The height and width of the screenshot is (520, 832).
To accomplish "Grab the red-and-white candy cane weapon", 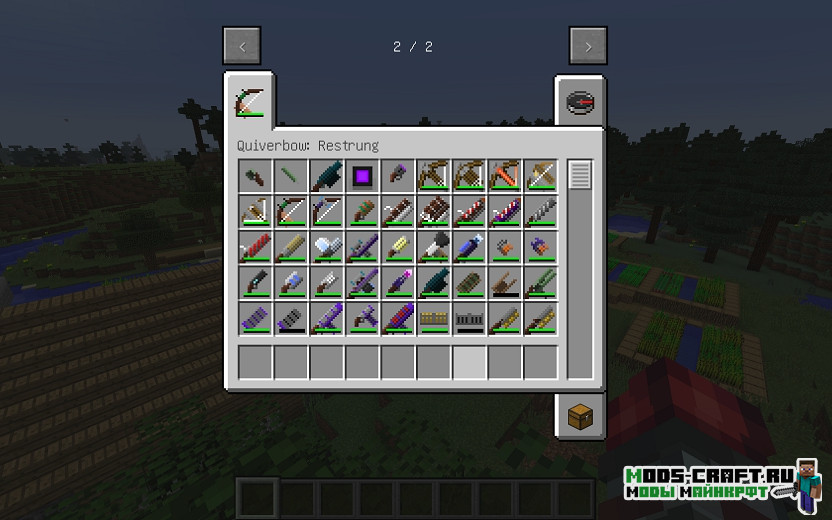I will pos(471,212).
